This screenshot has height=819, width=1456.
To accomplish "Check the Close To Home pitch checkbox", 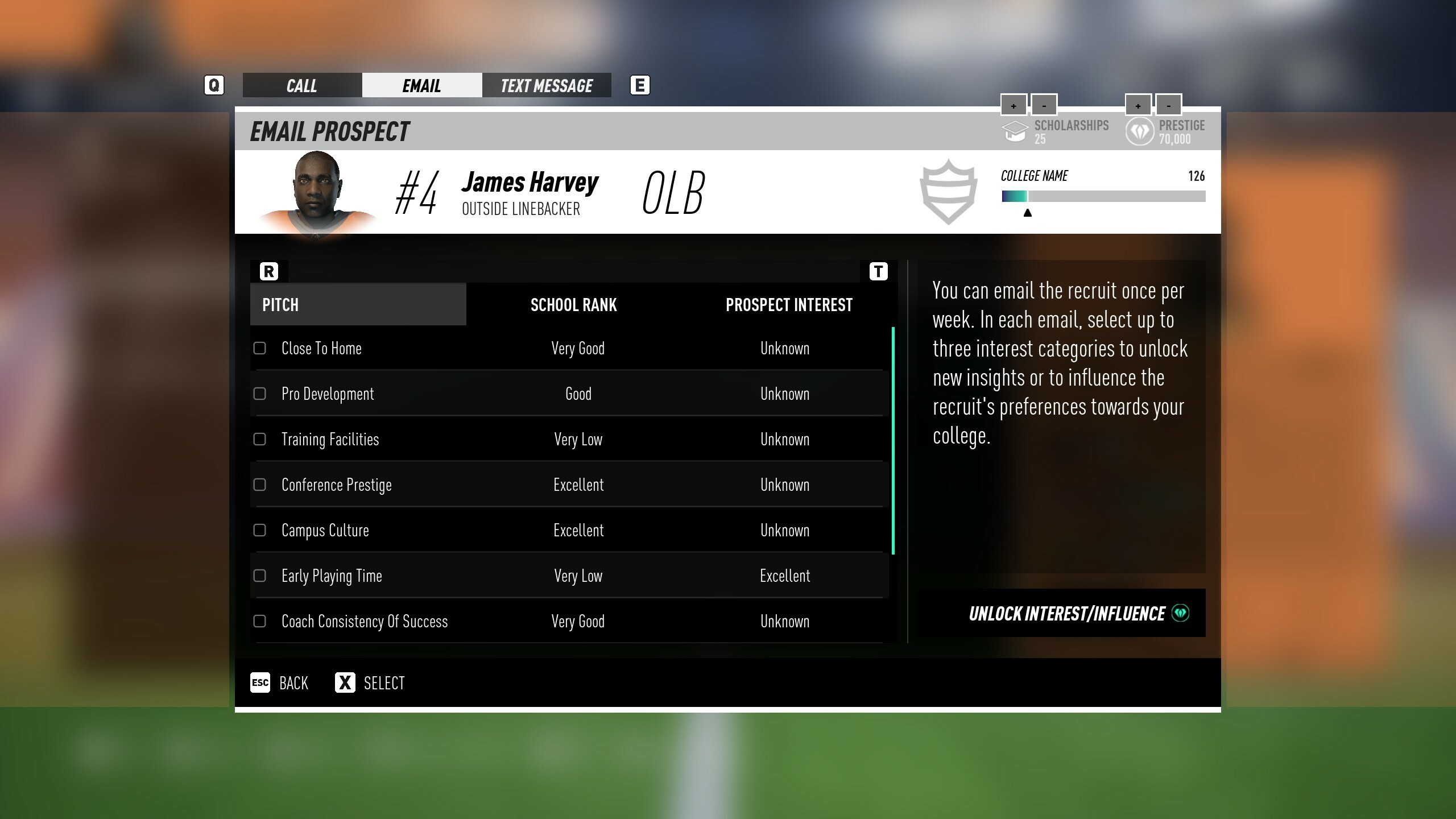I will (261, 348).
